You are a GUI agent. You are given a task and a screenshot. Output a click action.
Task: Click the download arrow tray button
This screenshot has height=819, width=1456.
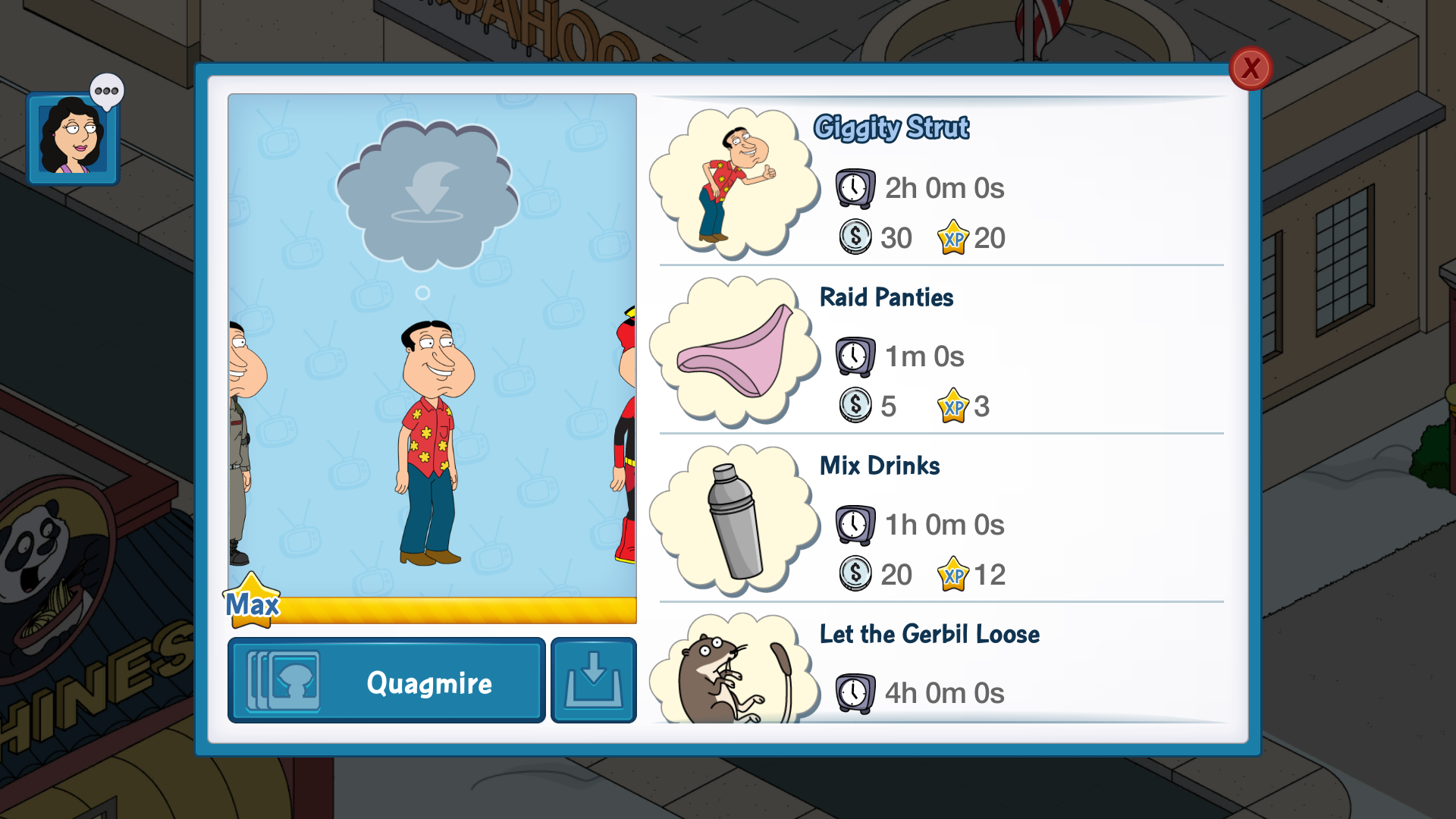click(x=593, y=680)
